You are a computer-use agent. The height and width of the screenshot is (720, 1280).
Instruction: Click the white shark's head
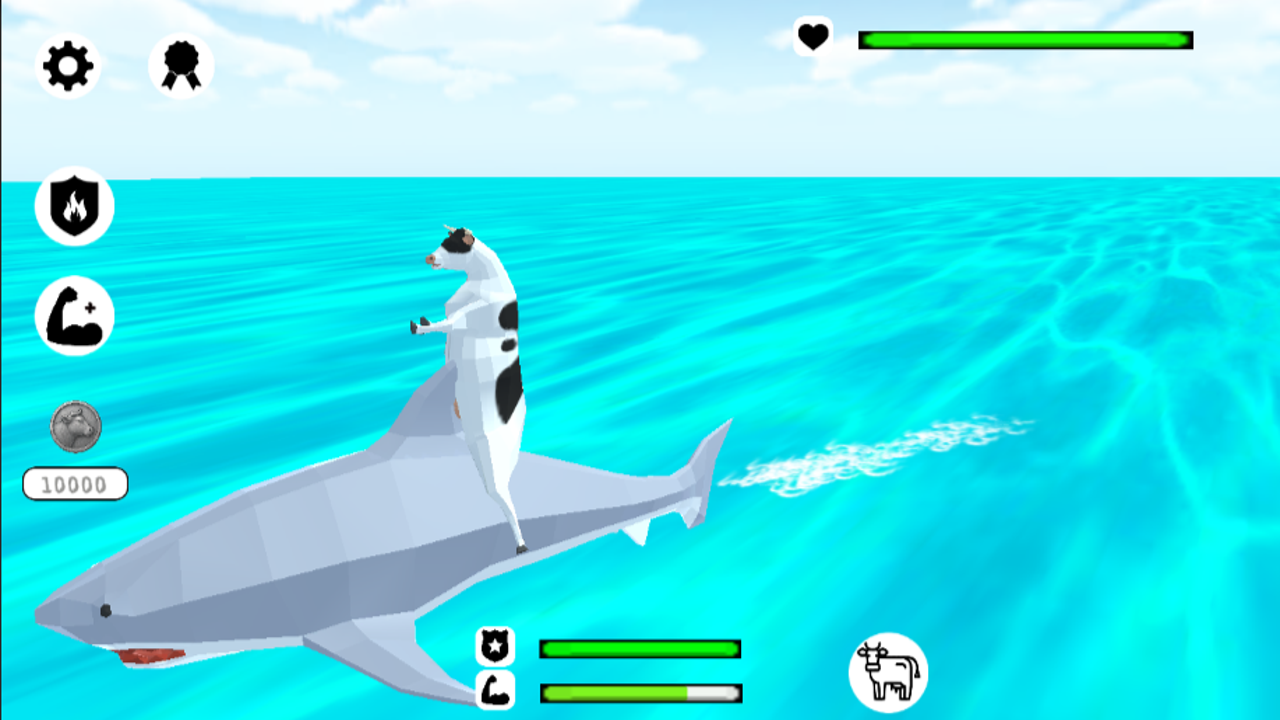click(x=120, y=600)
